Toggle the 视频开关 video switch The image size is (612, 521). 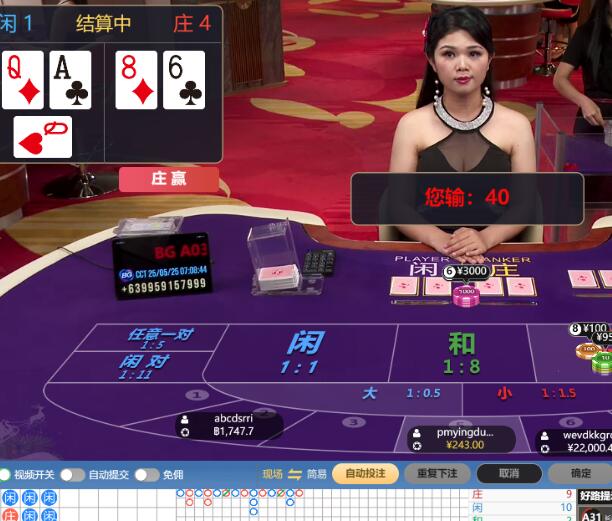tap(6, 474)
